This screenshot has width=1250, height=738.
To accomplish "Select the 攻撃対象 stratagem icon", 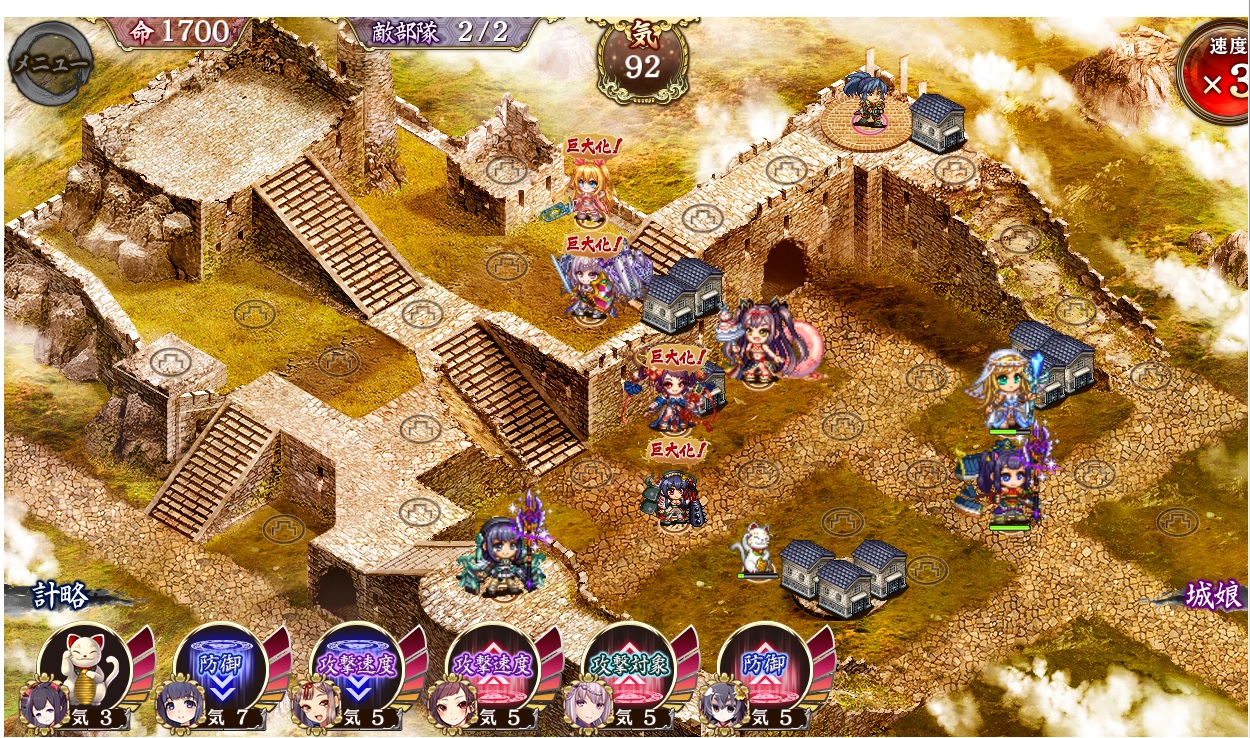I will pyautogui.click(x=629, y=667).
